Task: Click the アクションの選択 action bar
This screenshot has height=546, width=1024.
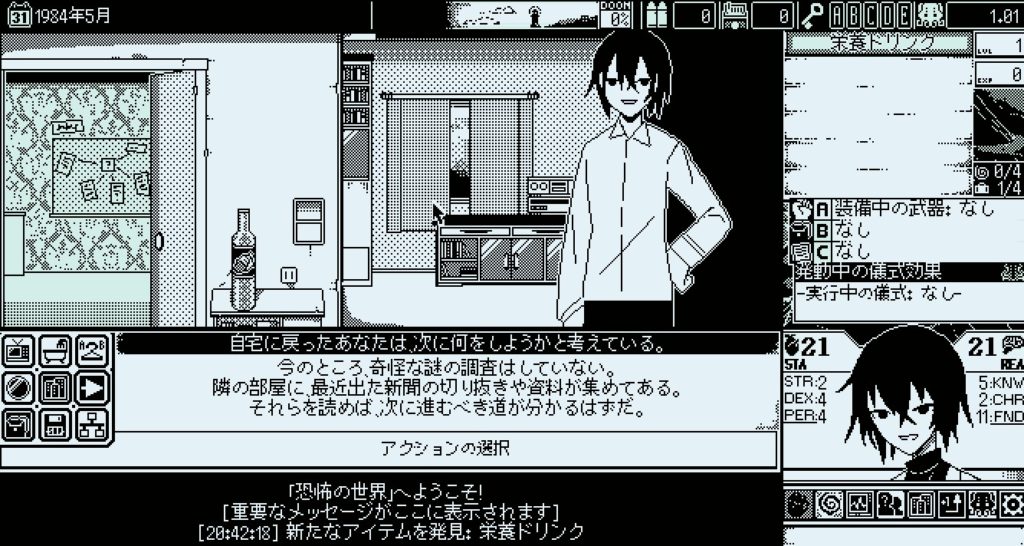Action: (445, 448)
